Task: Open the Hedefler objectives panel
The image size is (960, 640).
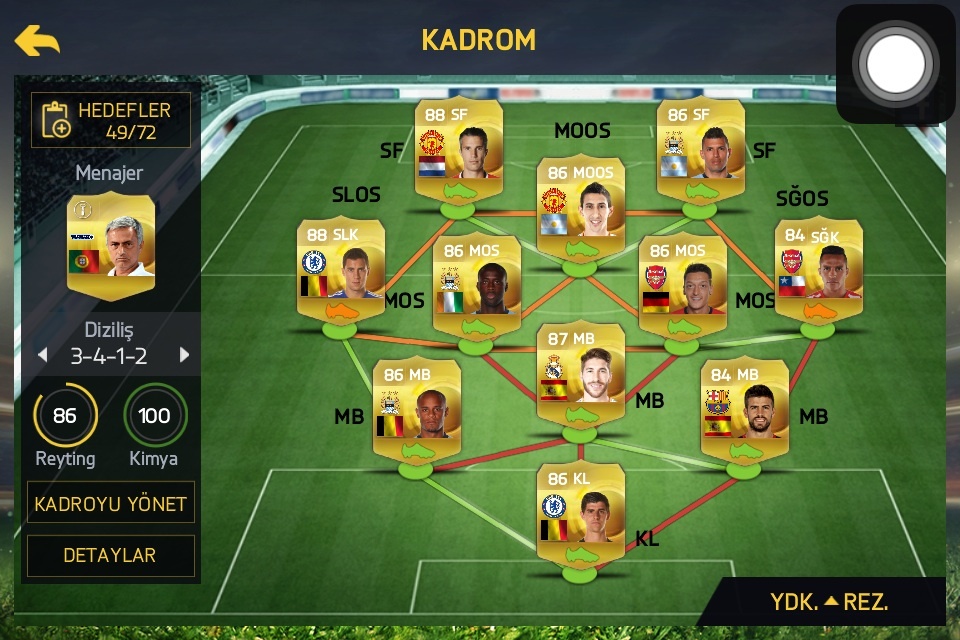Action: click(111, 121)
